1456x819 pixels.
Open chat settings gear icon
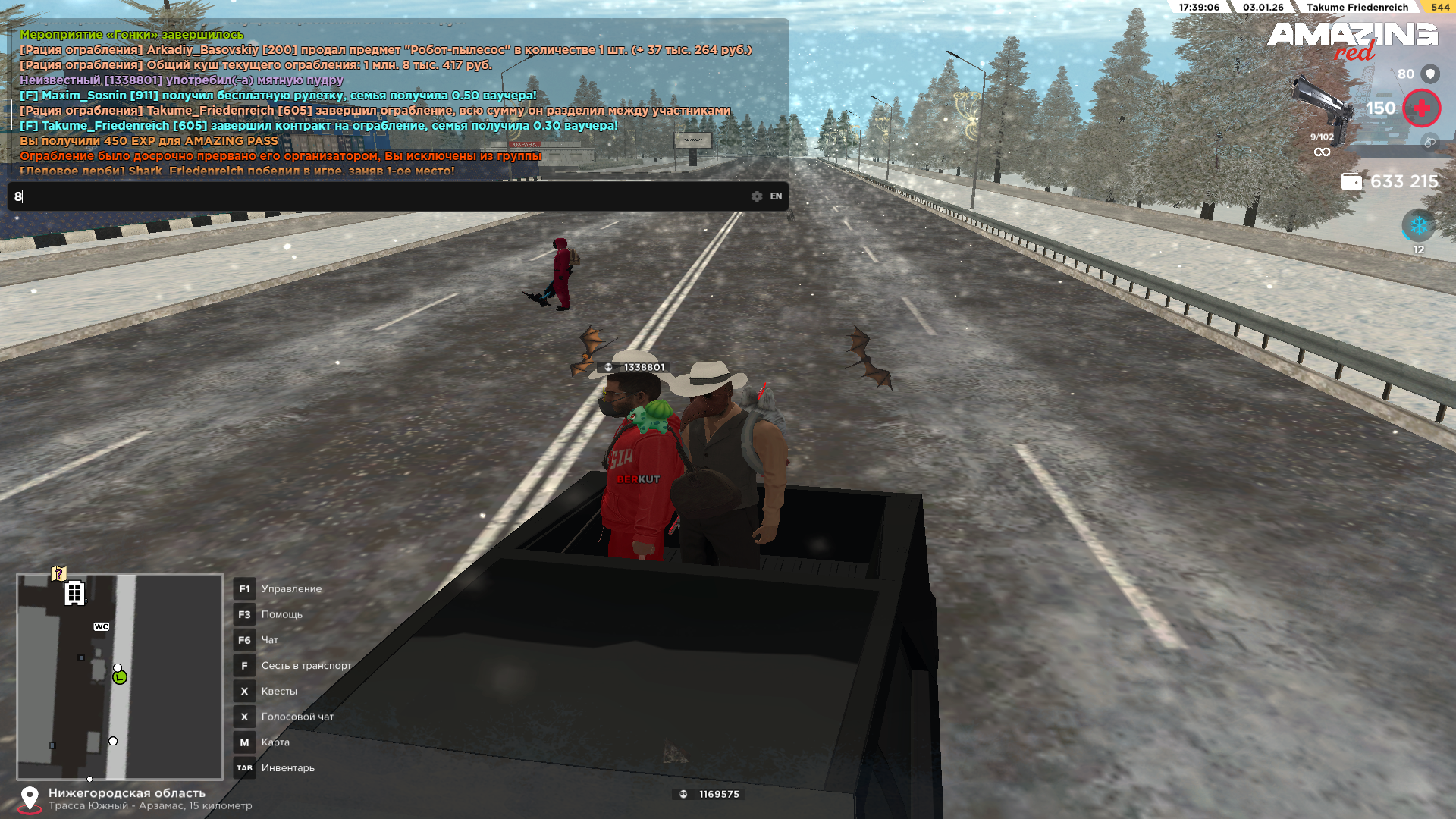point(757,196)
